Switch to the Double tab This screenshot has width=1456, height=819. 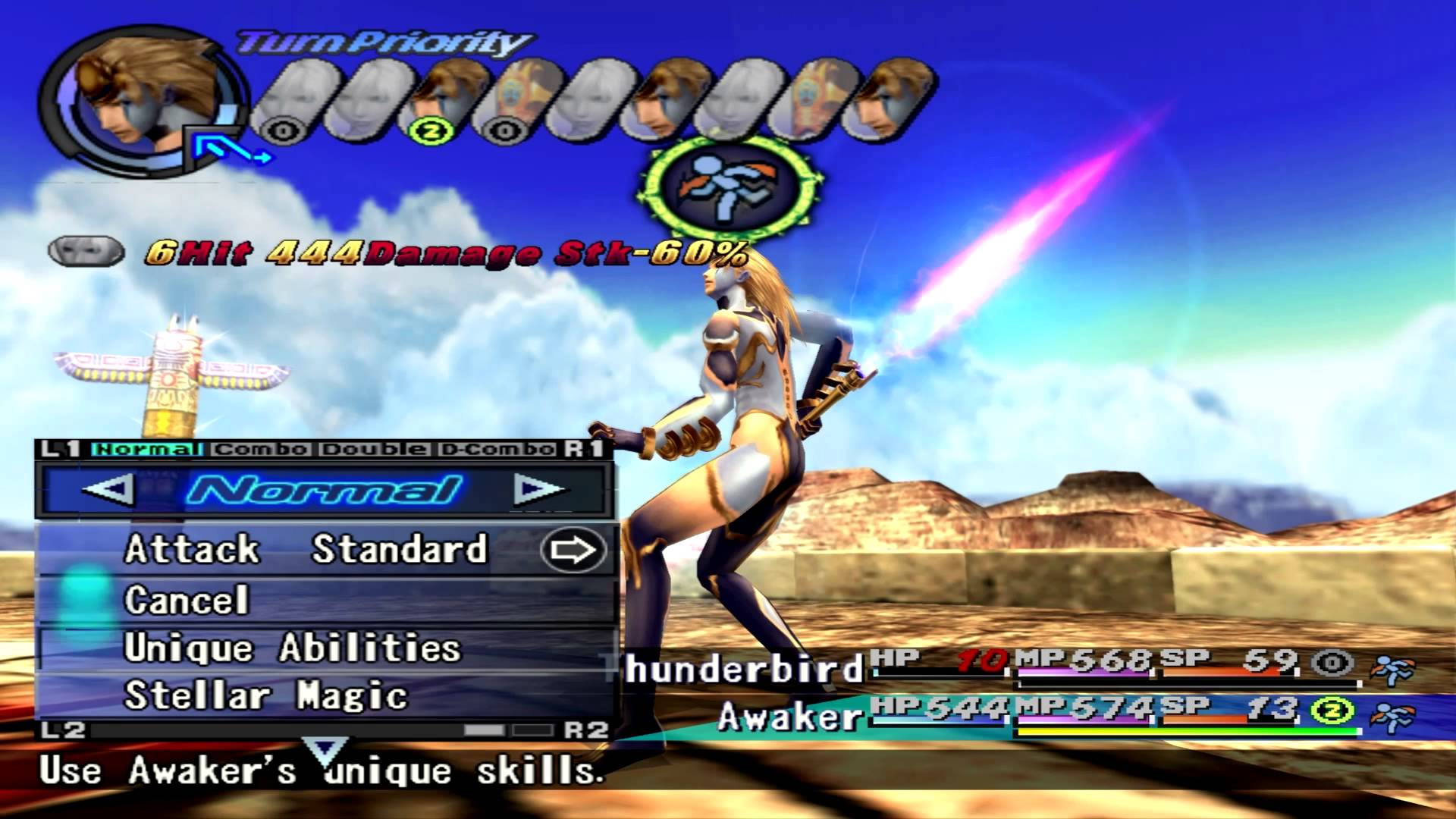coord(373,449)
